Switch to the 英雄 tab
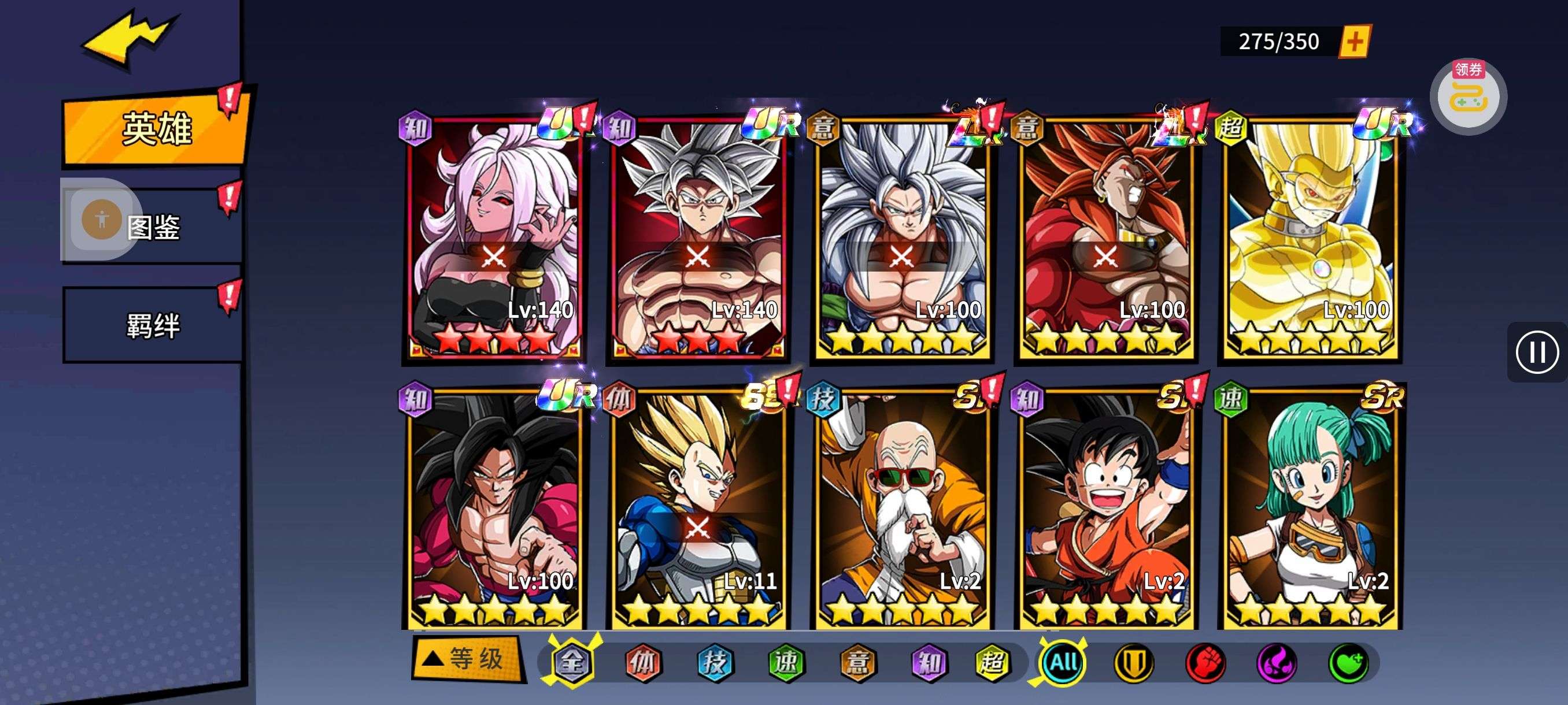The image size is (1568, 705). click(156, 129)
